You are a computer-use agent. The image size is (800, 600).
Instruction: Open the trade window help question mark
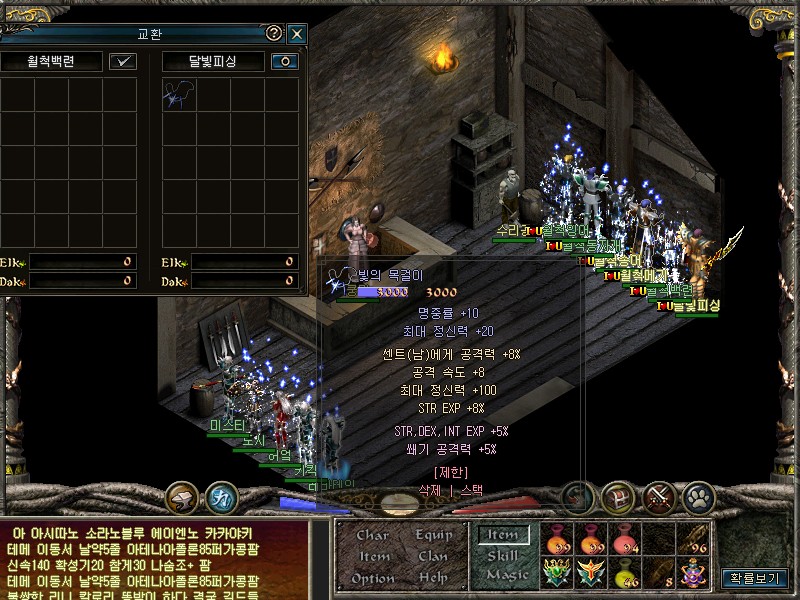274,33
